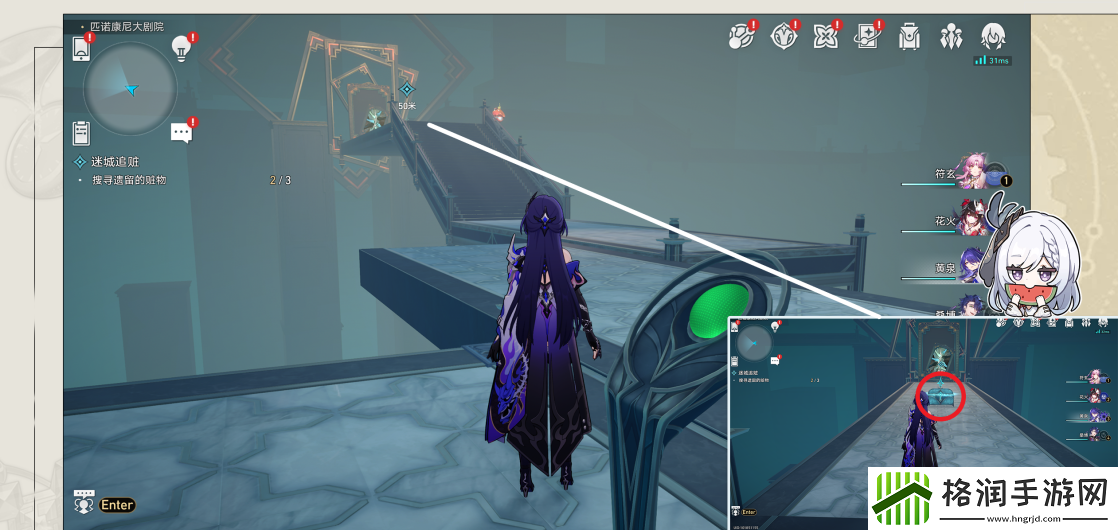Viewport: 1118px width, 530px height.
Task: Open the orbit-shaped event icon
Action: pyautogui.click(x=740, y=37)
